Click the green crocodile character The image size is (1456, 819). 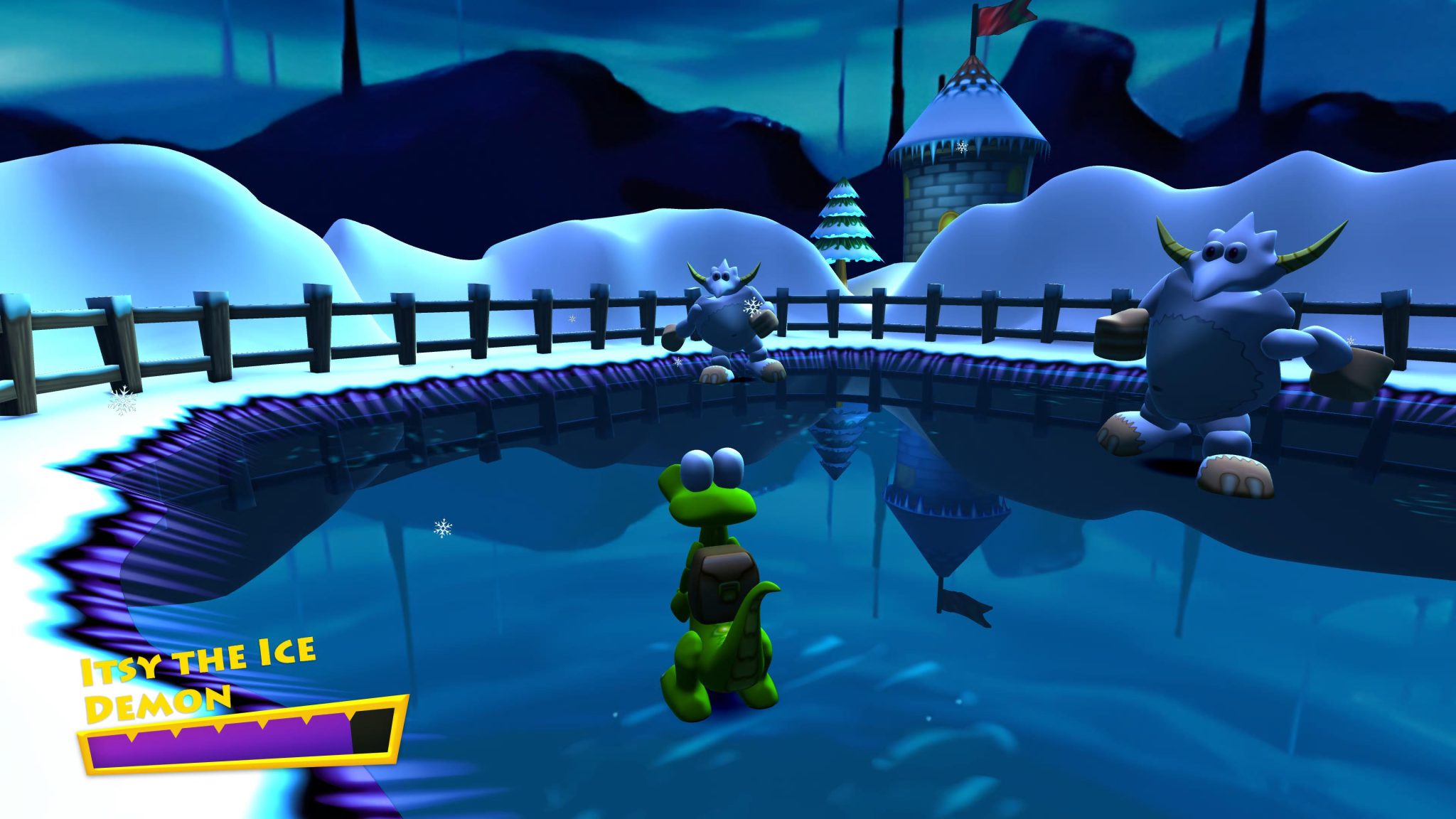click(718, 590)
